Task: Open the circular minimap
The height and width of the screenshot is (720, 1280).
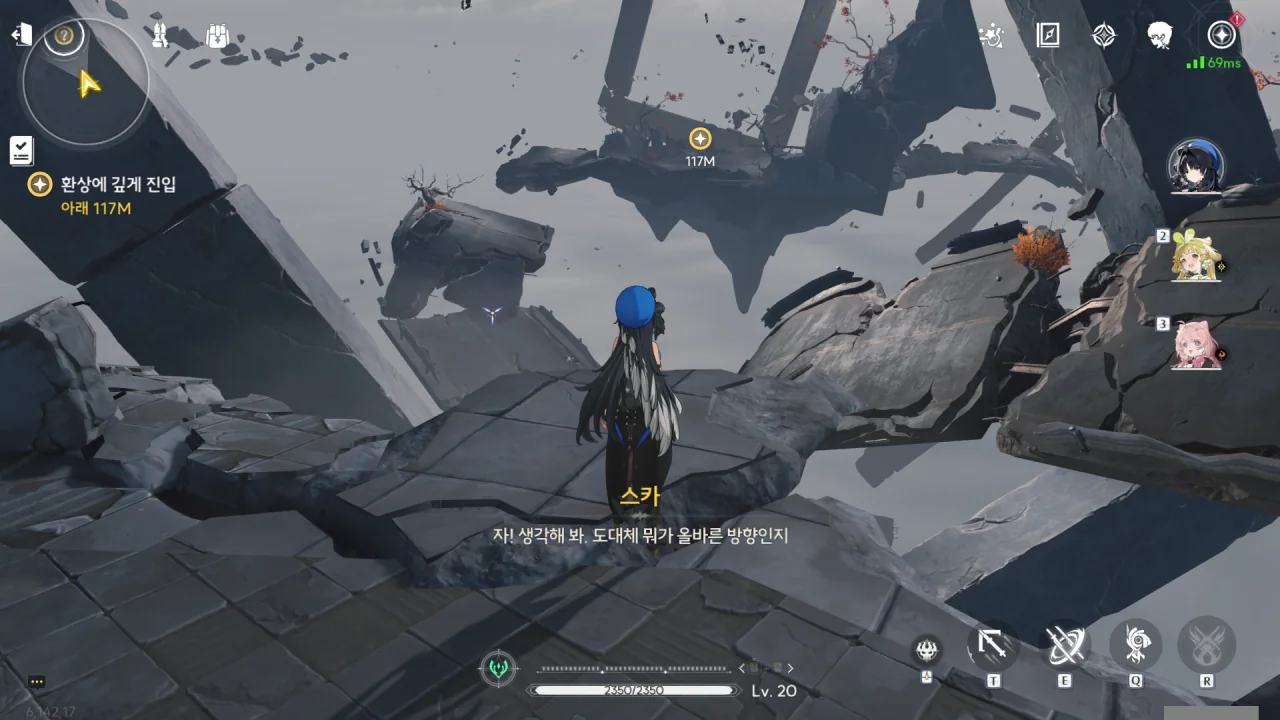Action: click(86, 80)
